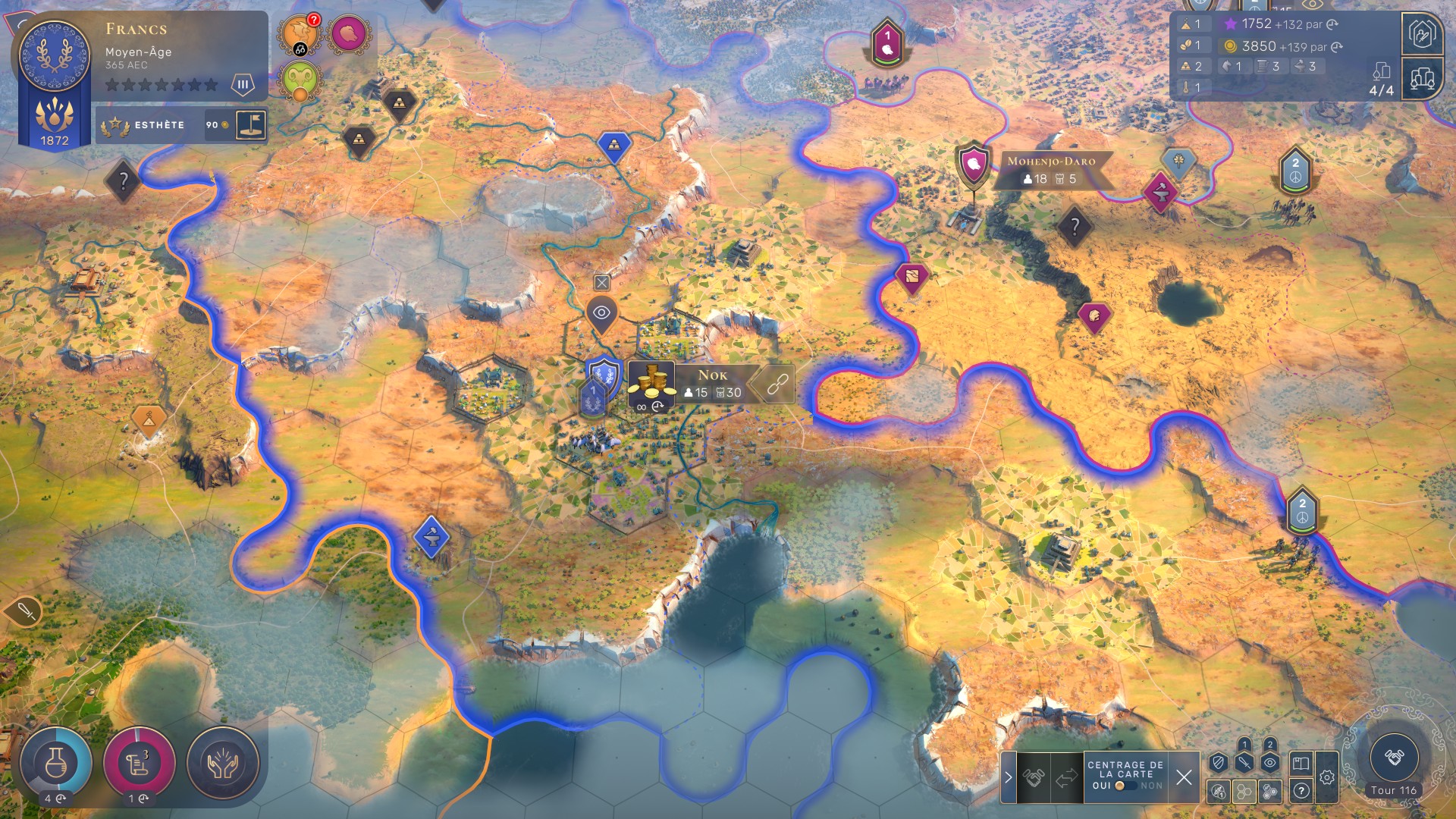The width and height of the screenshot is (1456, 819).
Task: Expand the notification panel arrow
Action: click(1008, 777)
